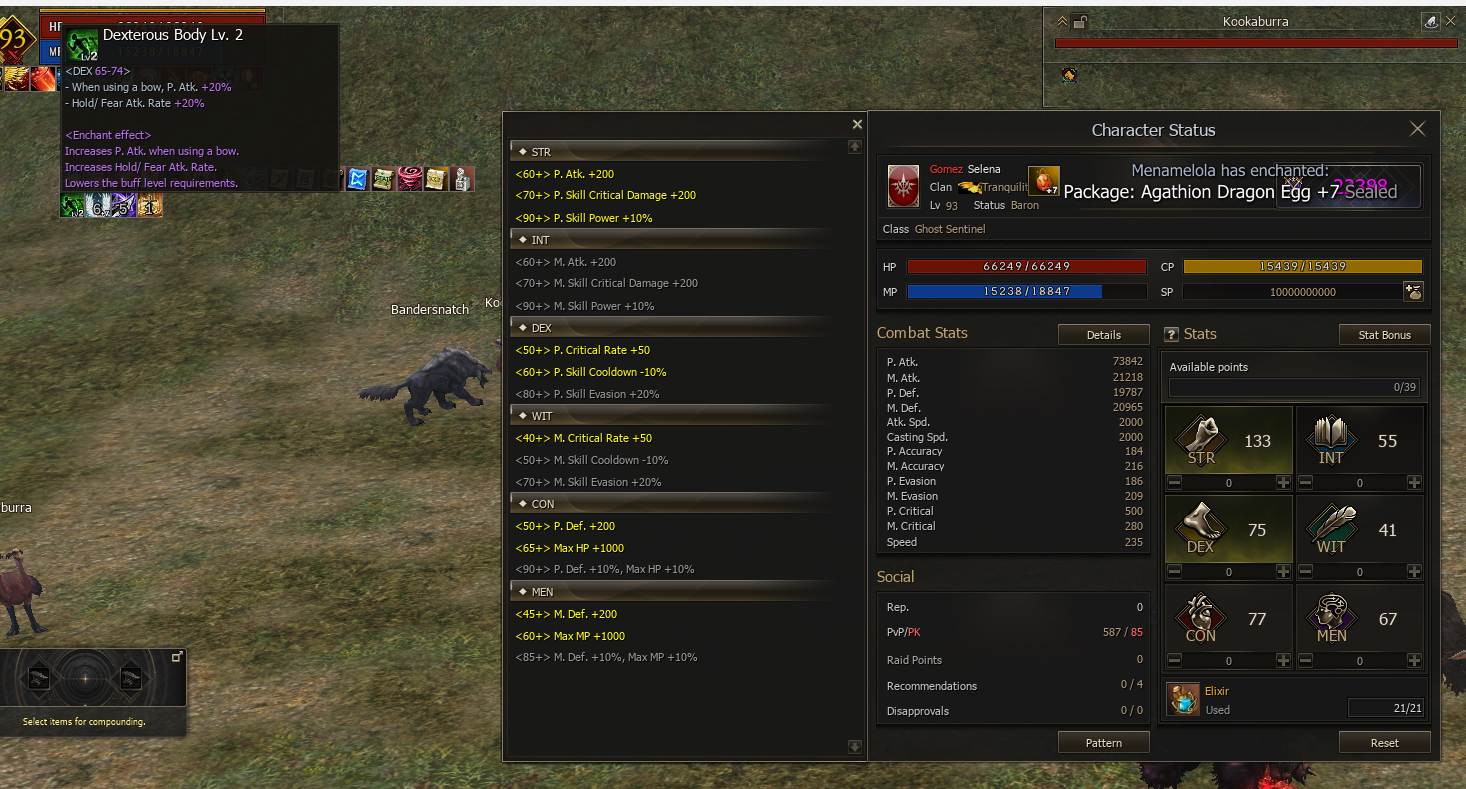Screen dimensions: 1466x789
Task: Expand the compounding window corner button
Action: point(177,657)
